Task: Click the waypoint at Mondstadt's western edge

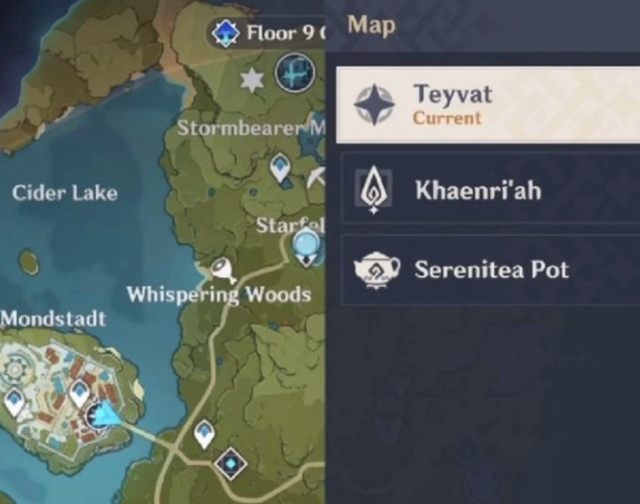Action: (14, 402)
